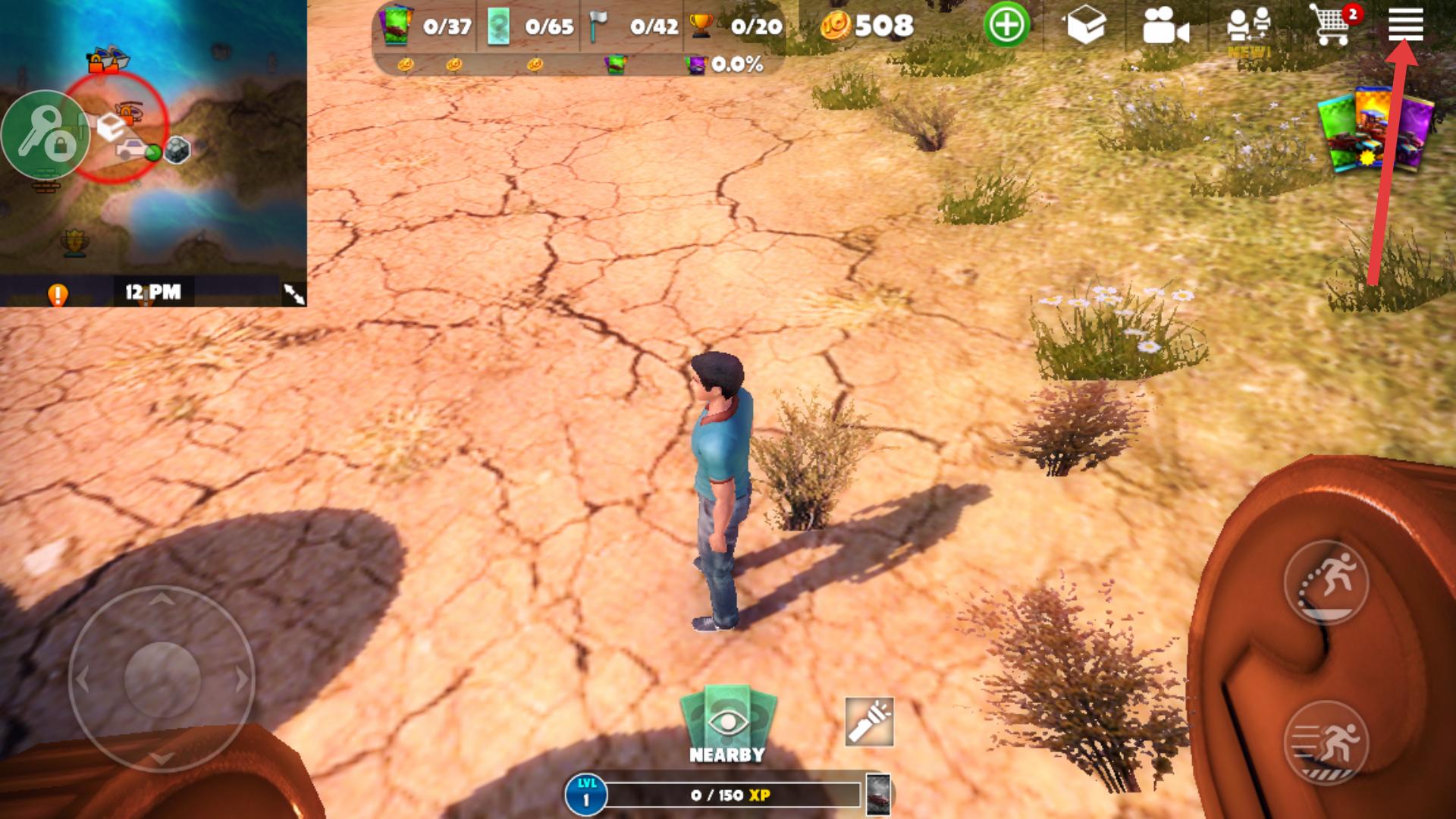Tap the jump action button

[1326, 582]
